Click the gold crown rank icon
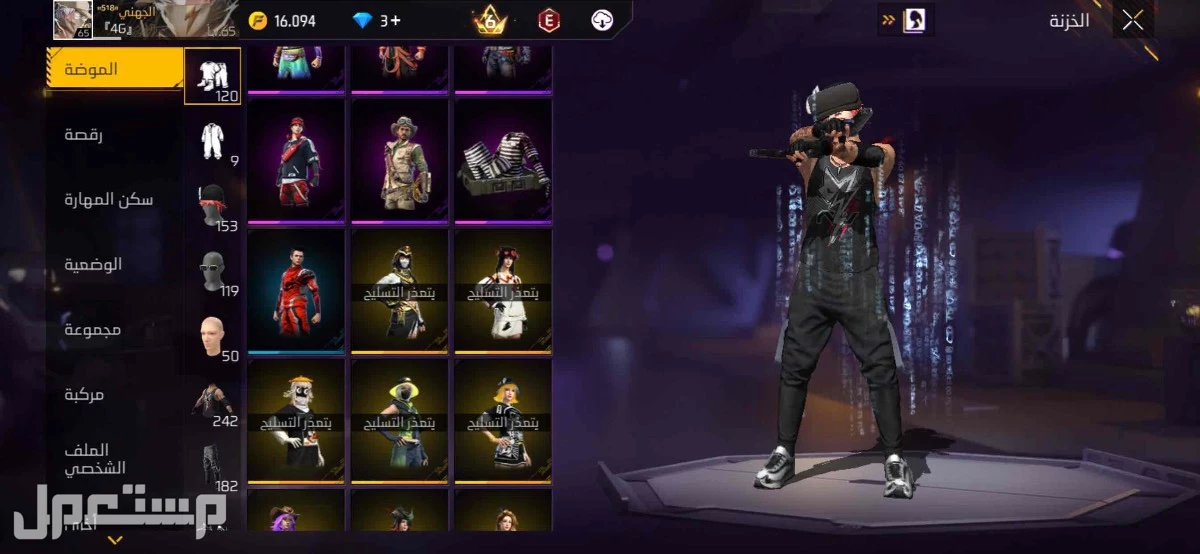 pos(490,20)
